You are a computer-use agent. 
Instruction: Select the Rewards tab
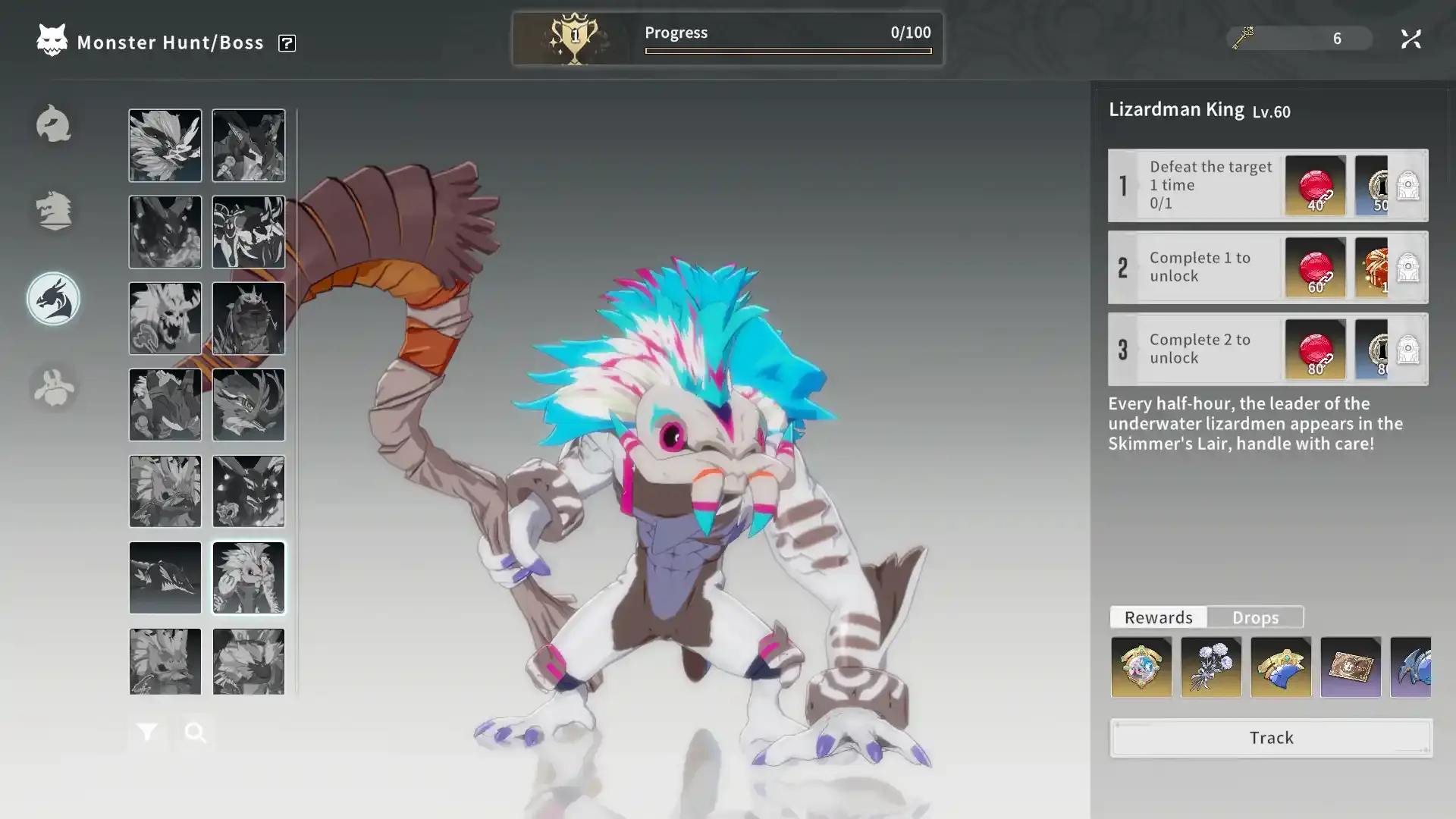click(1158, 617)
